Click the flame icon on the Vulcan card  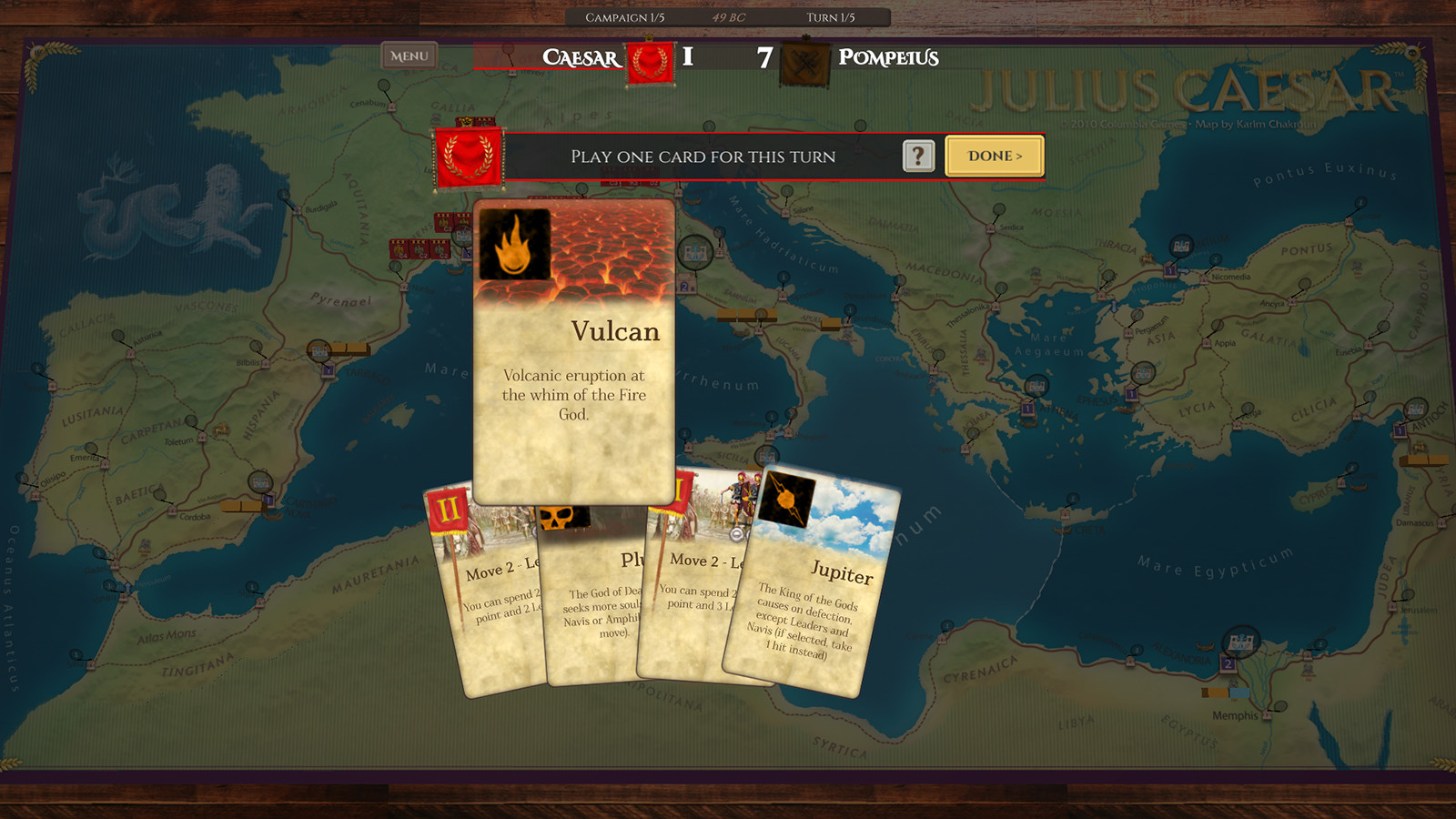point(515,246)
